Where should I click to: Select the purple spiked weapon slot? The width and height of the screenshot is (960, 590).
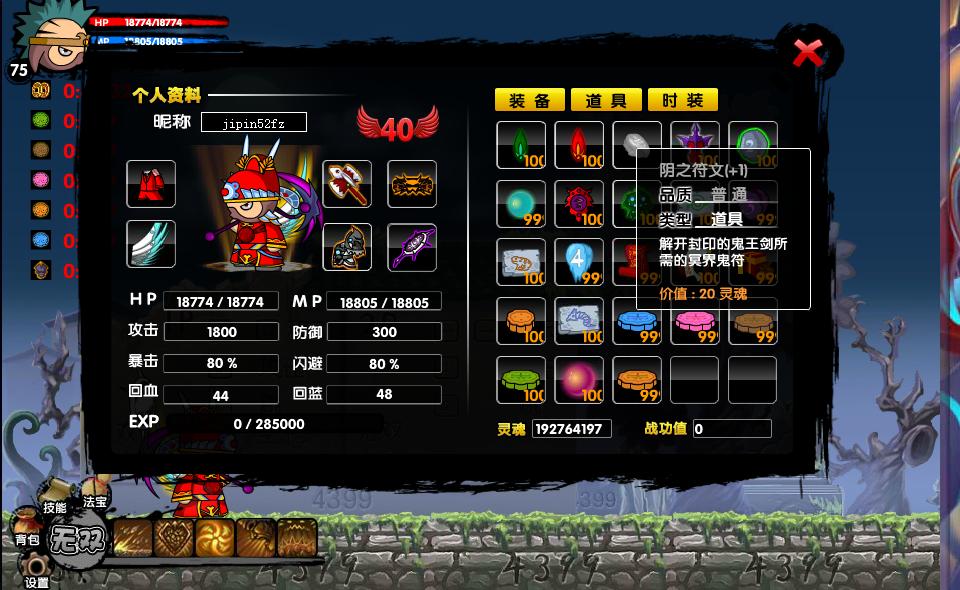click(412, 247)
